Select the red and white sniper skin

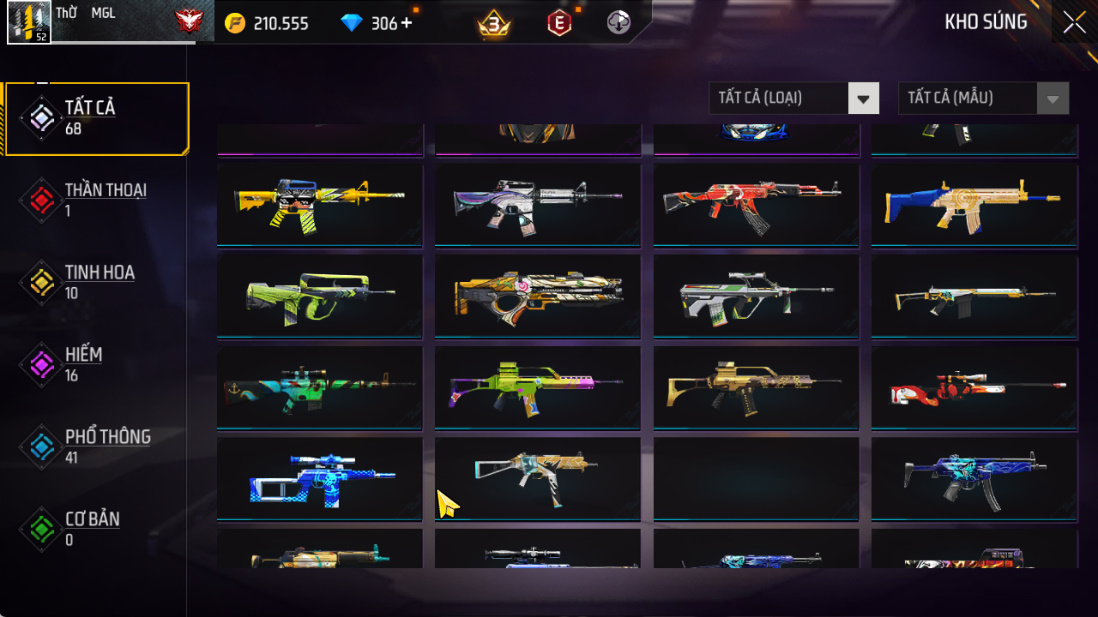(974, 388)
